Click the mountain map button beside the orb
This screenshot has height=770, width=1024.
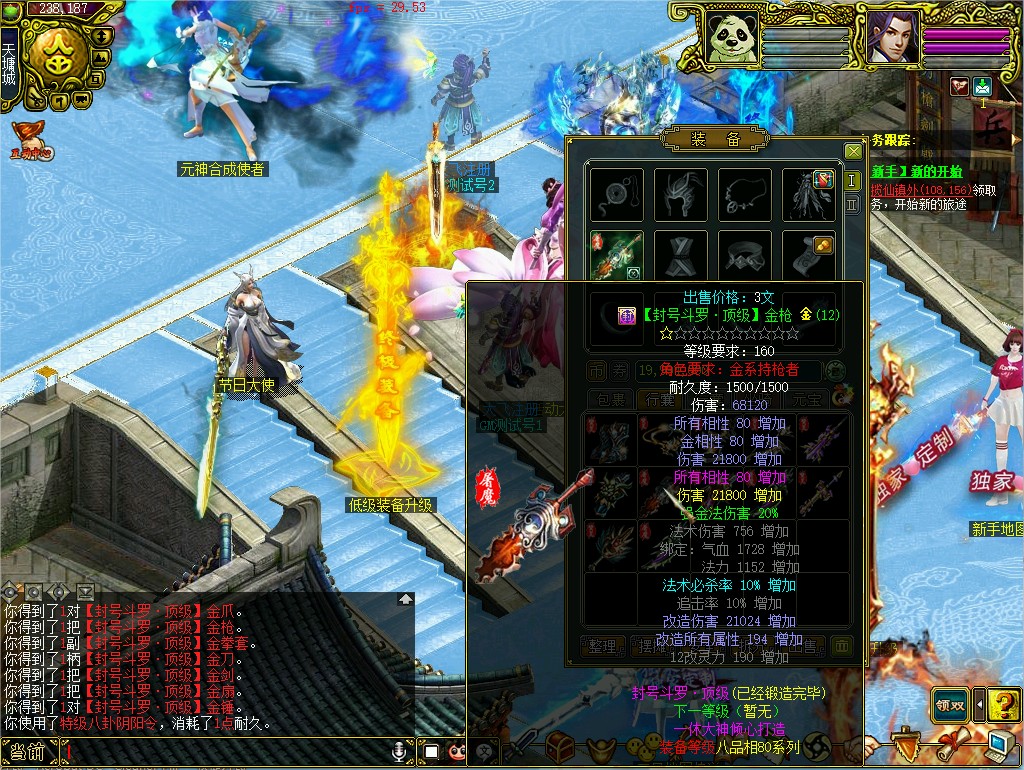100,56
